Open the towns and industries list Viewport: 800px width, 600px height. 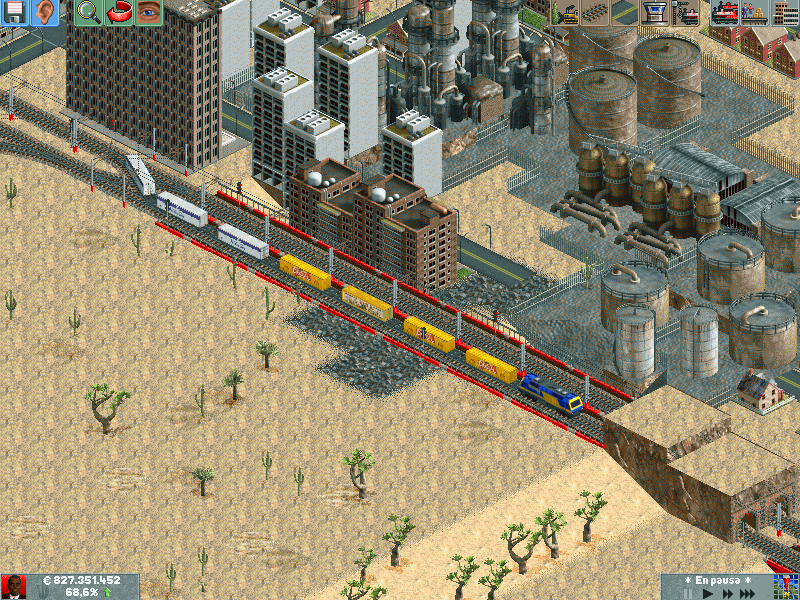785,12
